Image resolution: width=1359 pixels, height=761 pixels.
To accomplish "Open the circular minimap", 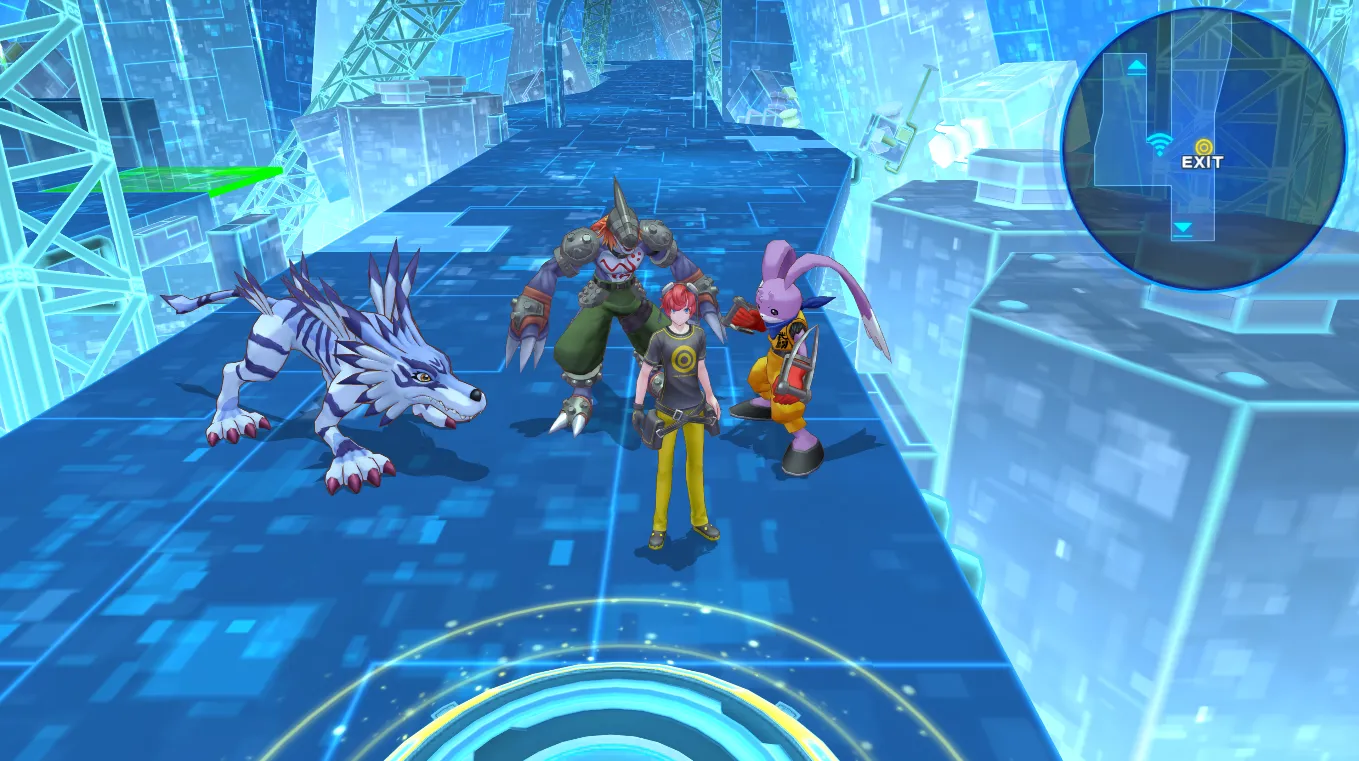I will pos(1203,148).
